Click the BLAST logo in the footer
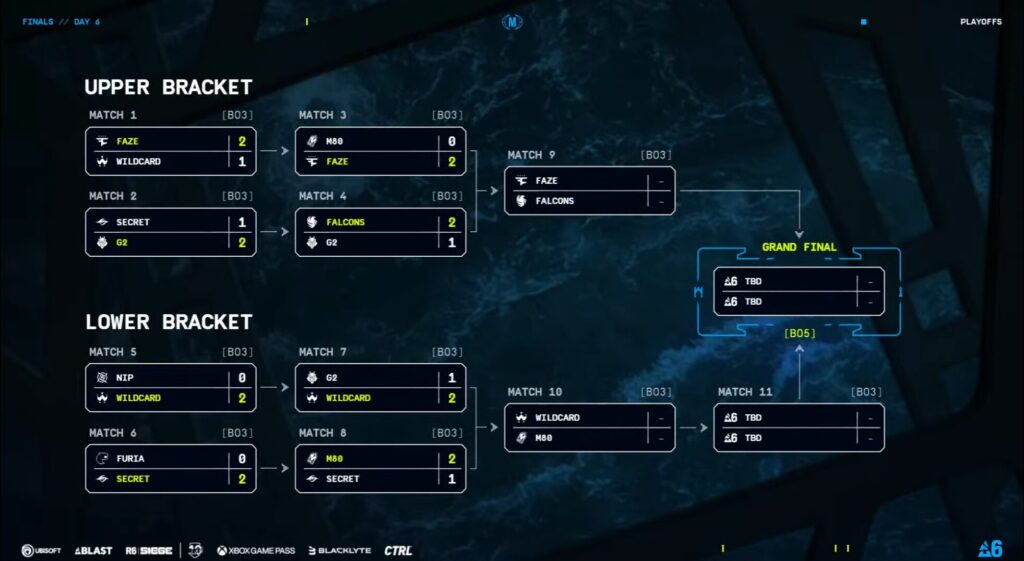This screenshot has width=1024, height=561. (93, 551)
